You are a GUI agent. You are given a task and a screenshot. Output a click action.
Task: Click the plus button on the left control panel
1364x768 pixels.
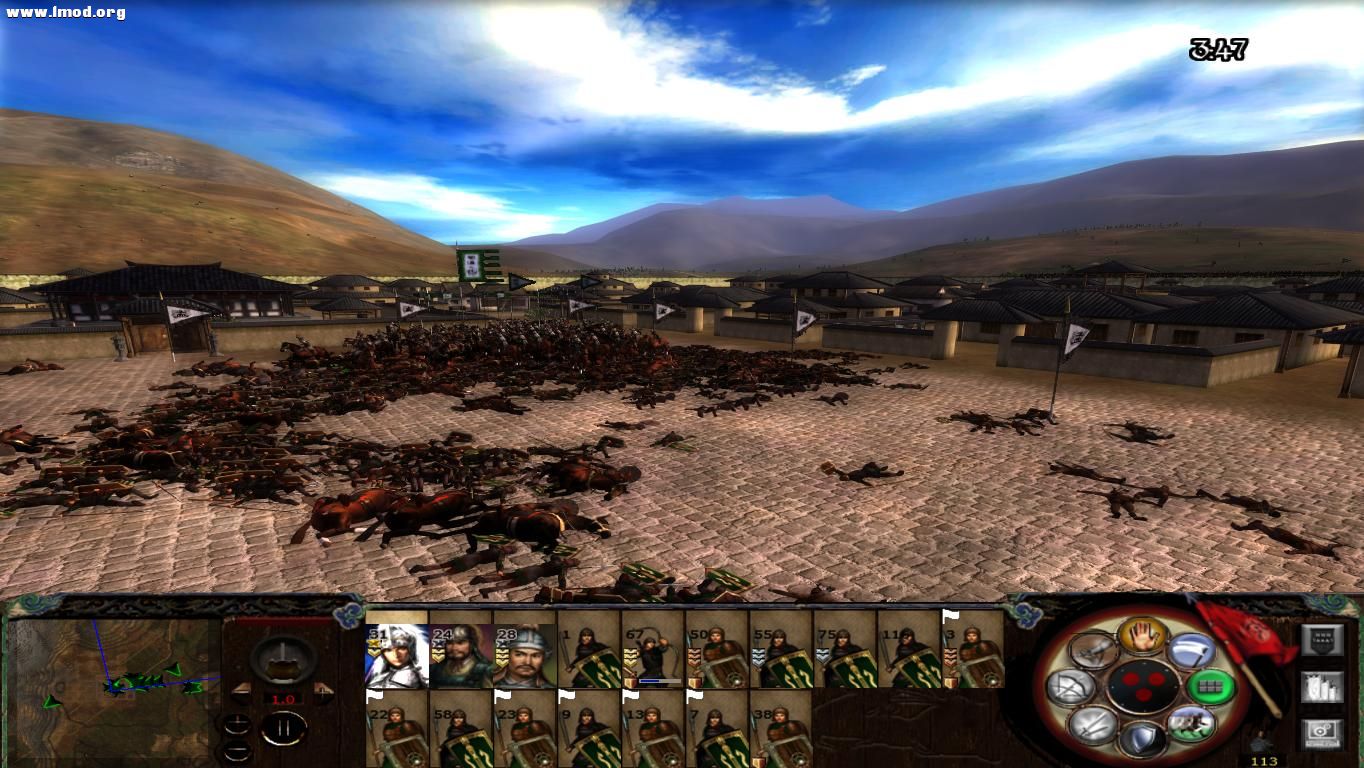[237, 724]
